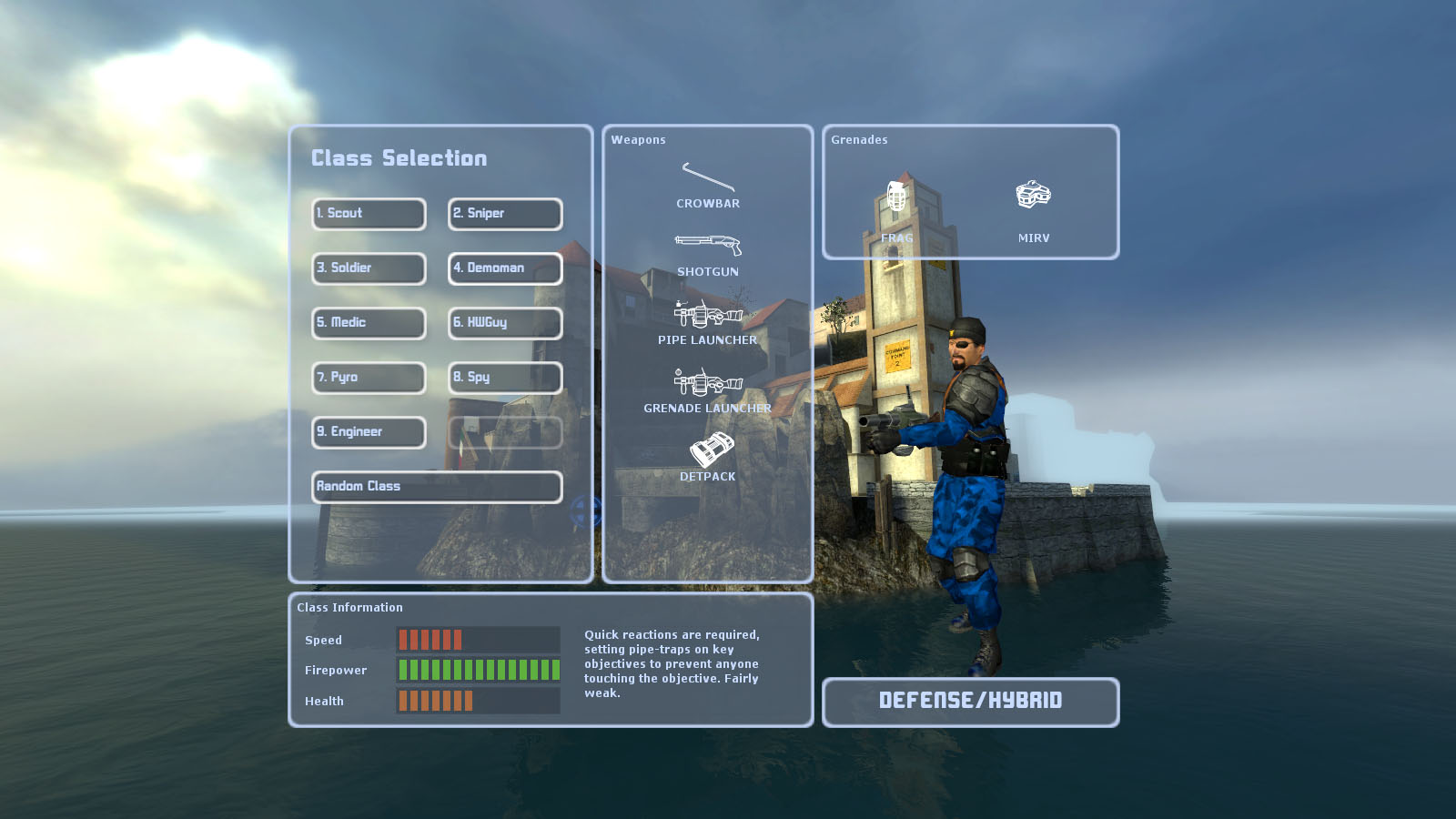The image size is (1456, 819).
Task: Choose the Medic class
Action: click(x=369, y=323)
